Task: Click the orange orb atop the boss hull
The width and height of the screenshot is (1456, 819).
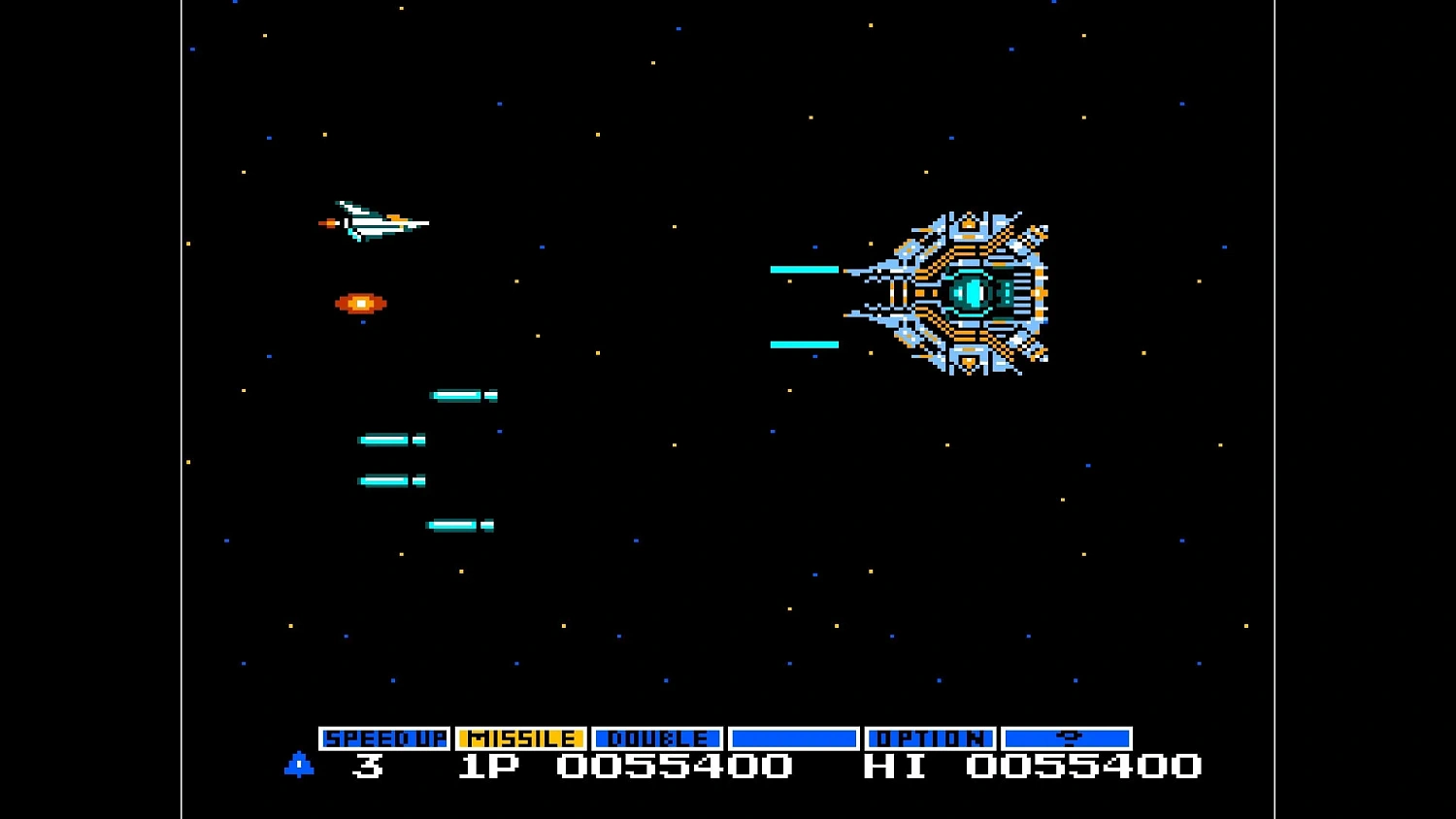Action: [x=968, y=225]
